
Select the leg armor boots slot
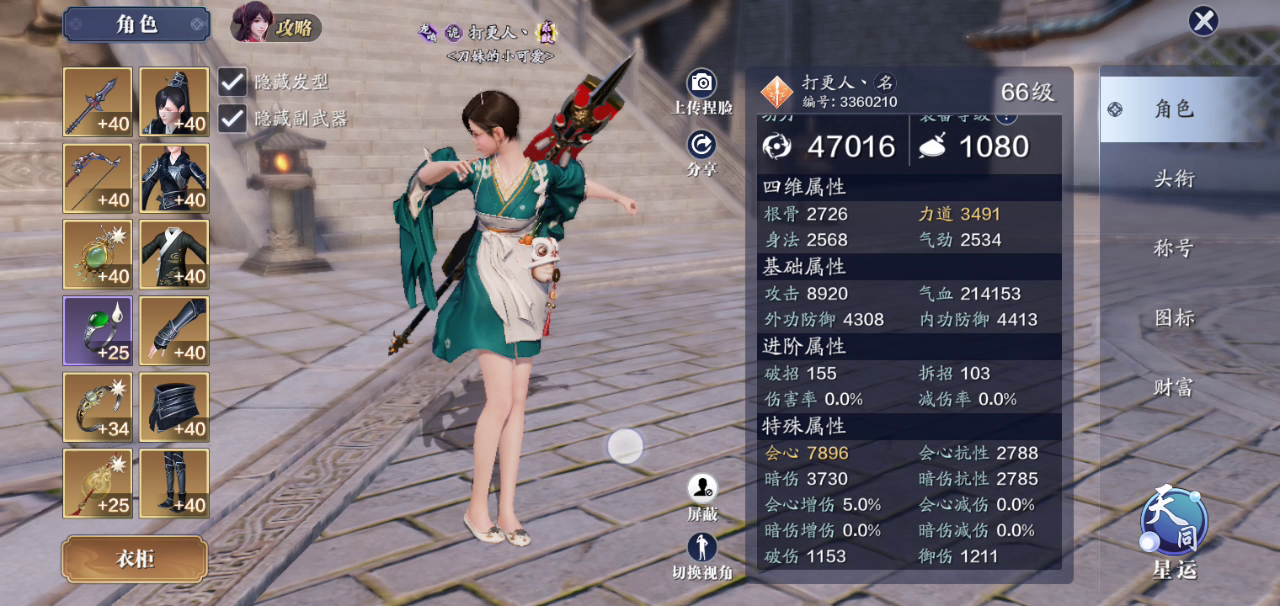click(174, 483)
